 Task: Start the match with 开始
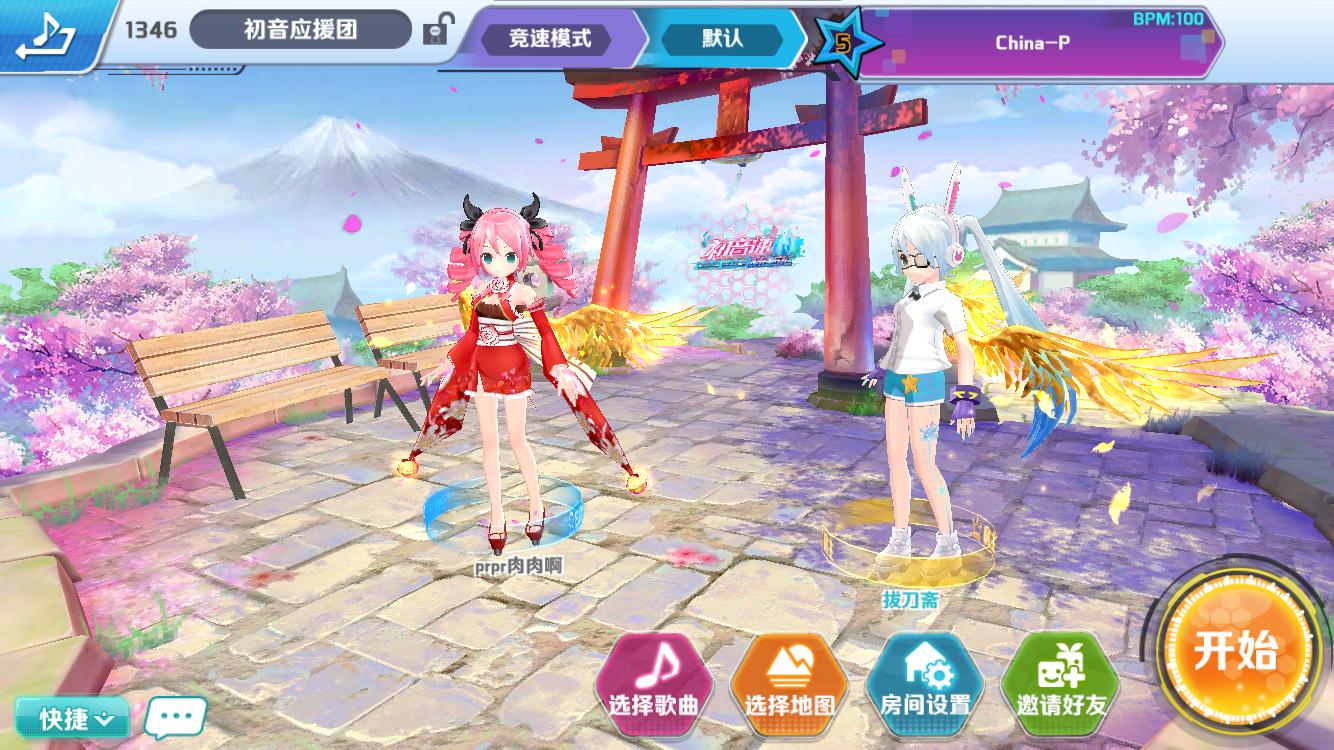(1235, 652)
